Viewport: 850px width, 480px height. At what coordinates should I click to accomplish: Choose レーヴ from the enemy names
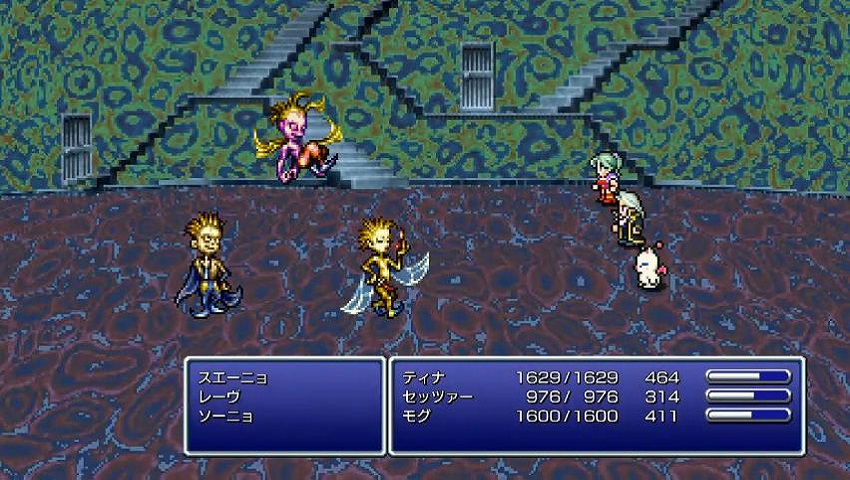click(222, 396)
